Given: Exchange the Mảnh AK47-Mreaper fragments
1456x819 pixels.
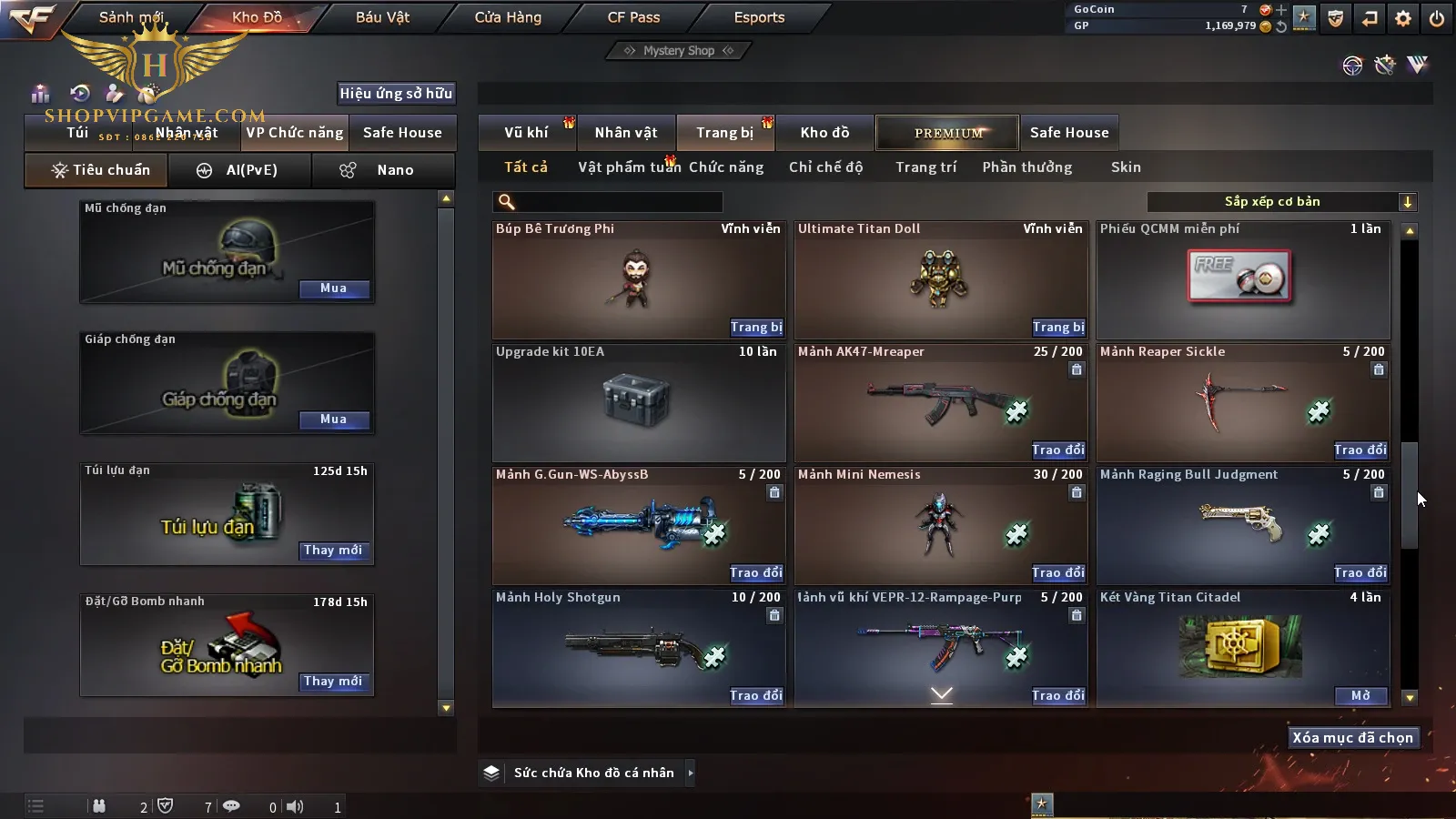Looking at the screenshot, I should (x=1057, y=450).
